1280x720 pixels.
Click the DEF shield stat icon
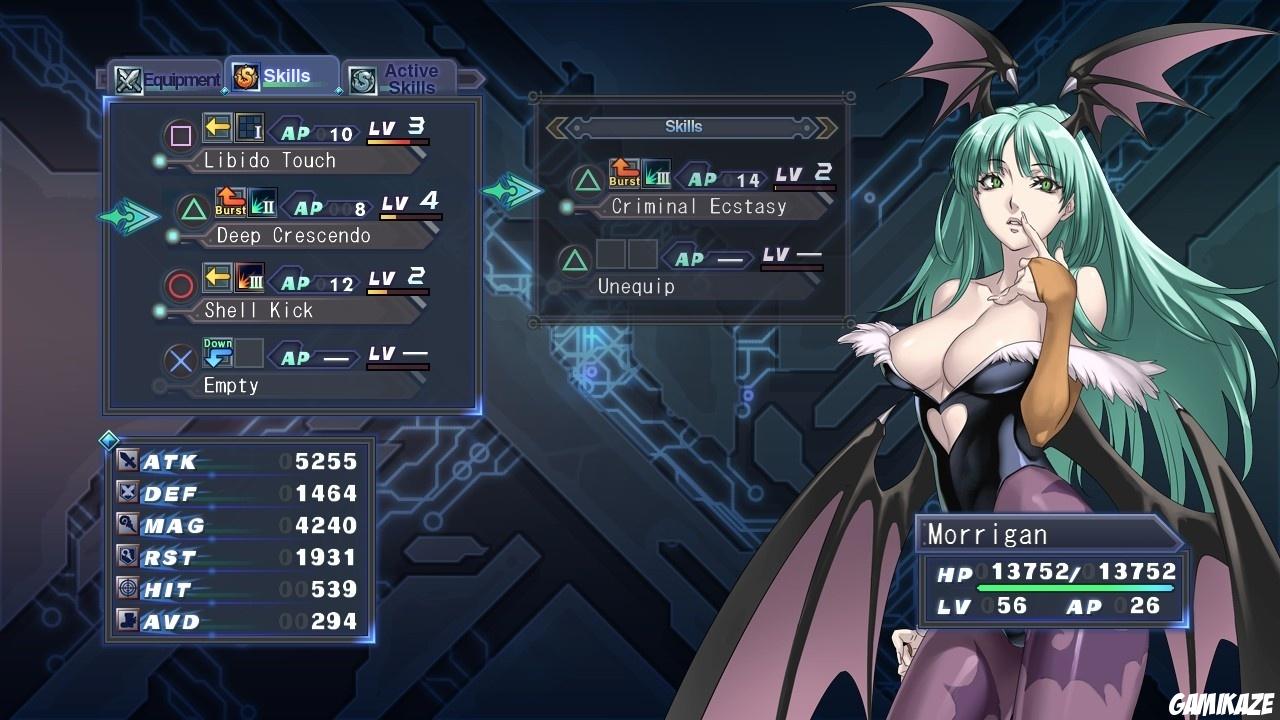pos(128,493)
